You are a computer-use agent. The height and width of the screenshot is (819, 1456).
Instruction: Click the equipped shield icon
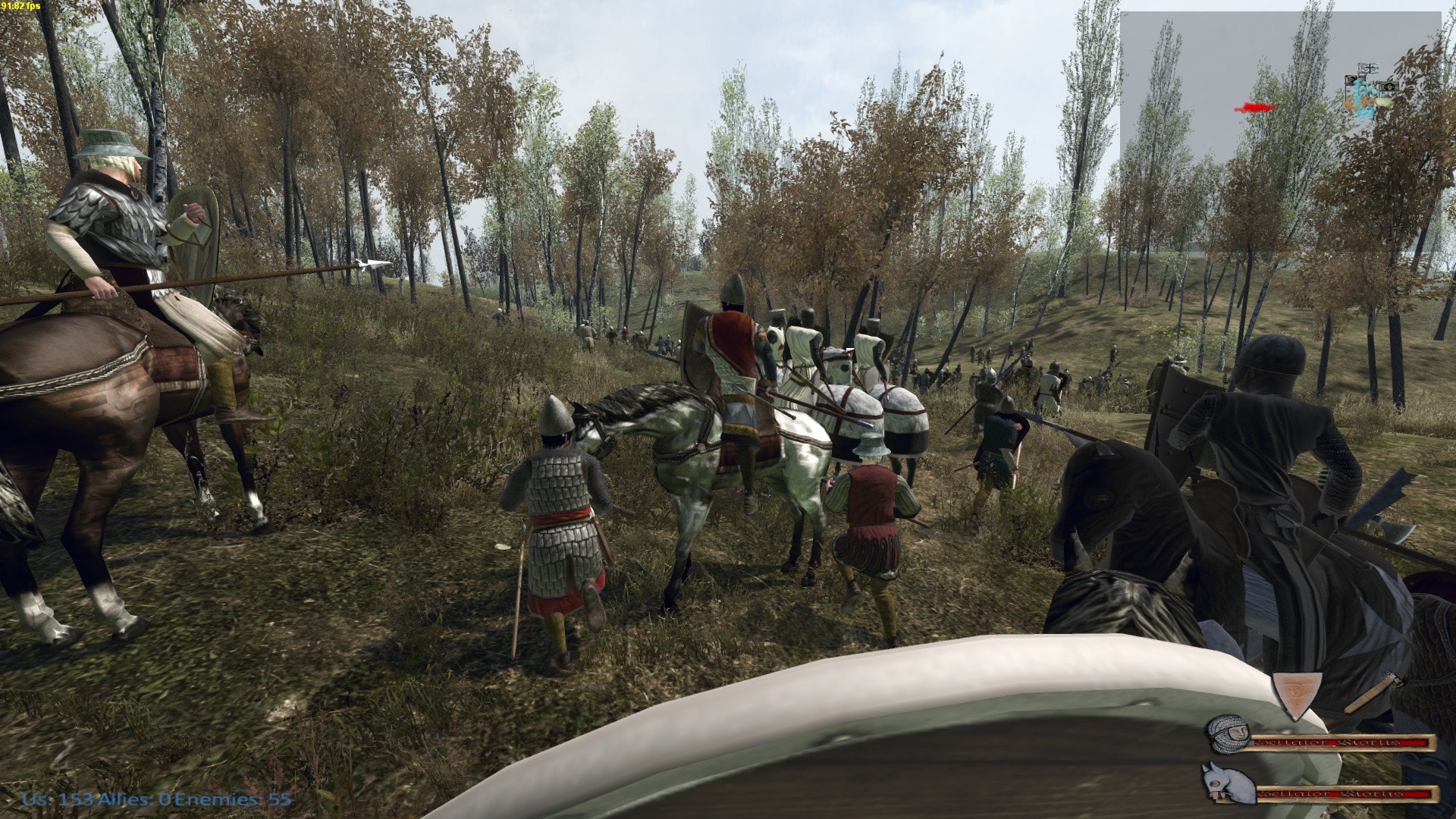(1296, 694)
